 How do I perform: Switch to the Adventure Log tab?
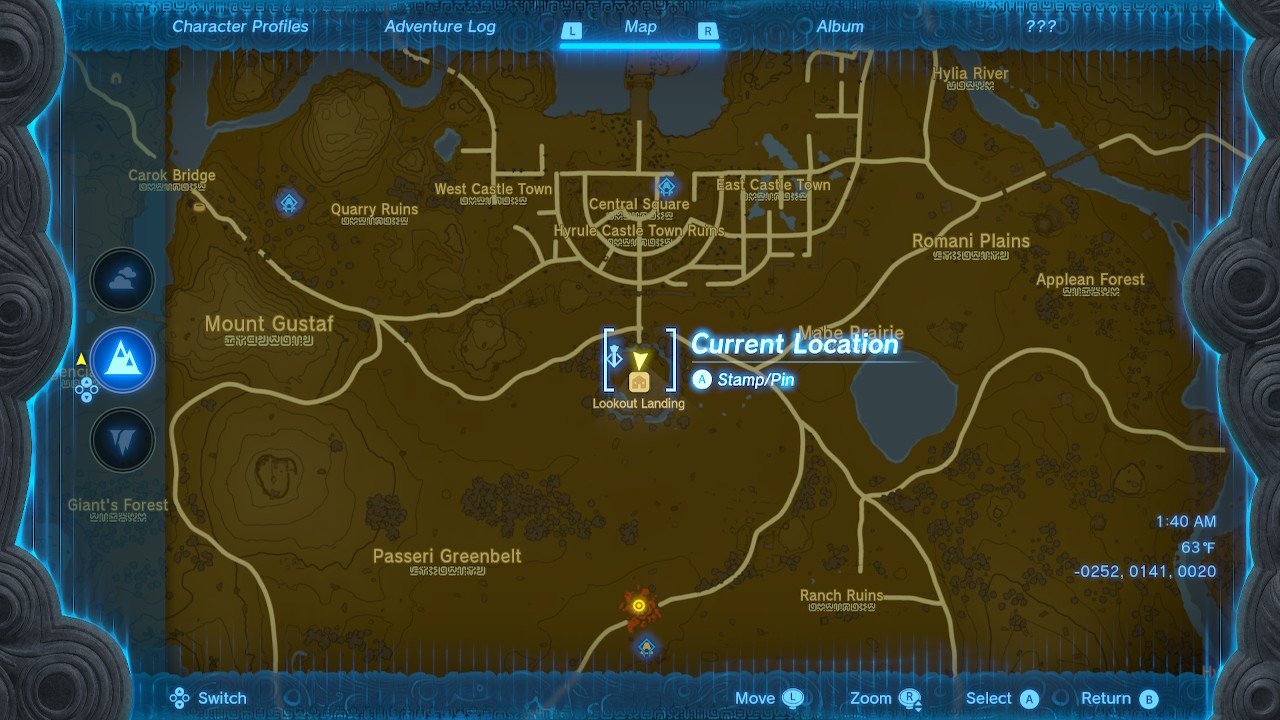click(440, 27)
